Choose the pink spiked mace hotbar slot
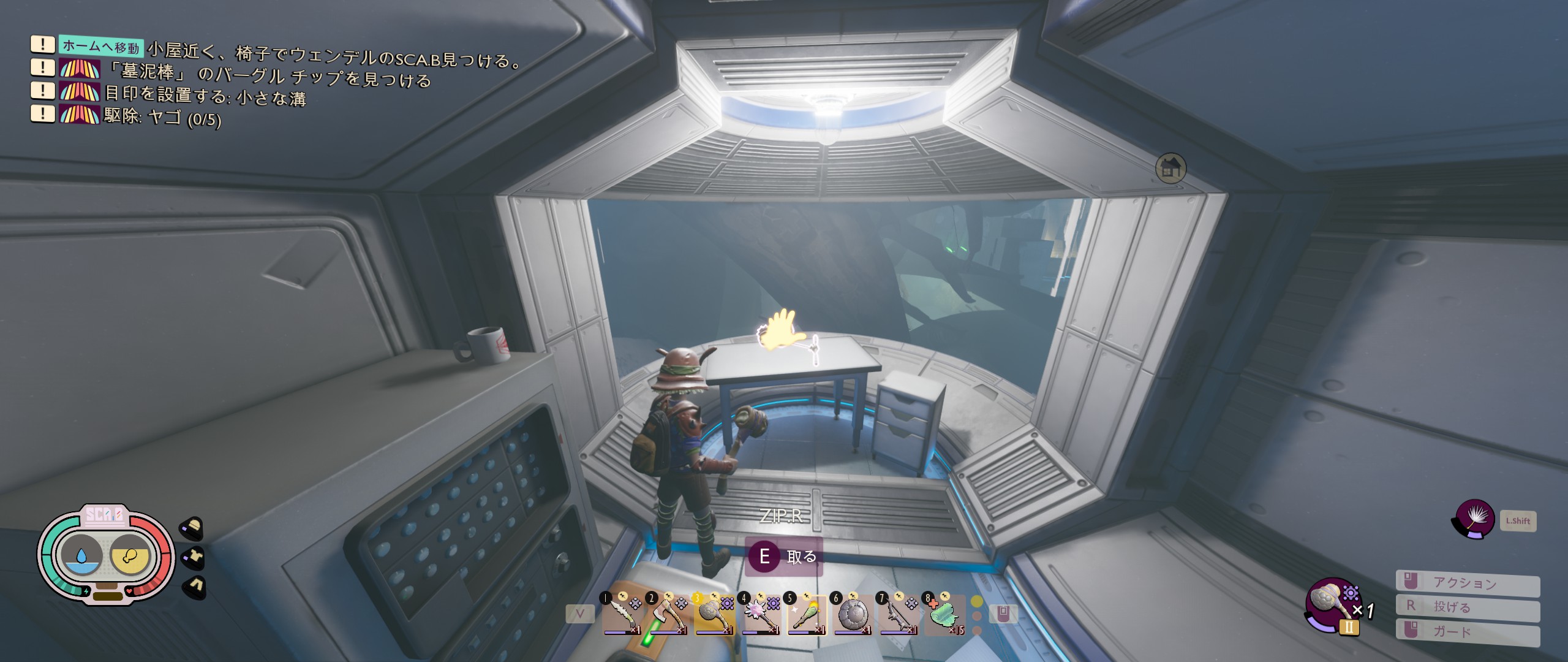This screenshot has width=1568, height=662. pos(760,615)
